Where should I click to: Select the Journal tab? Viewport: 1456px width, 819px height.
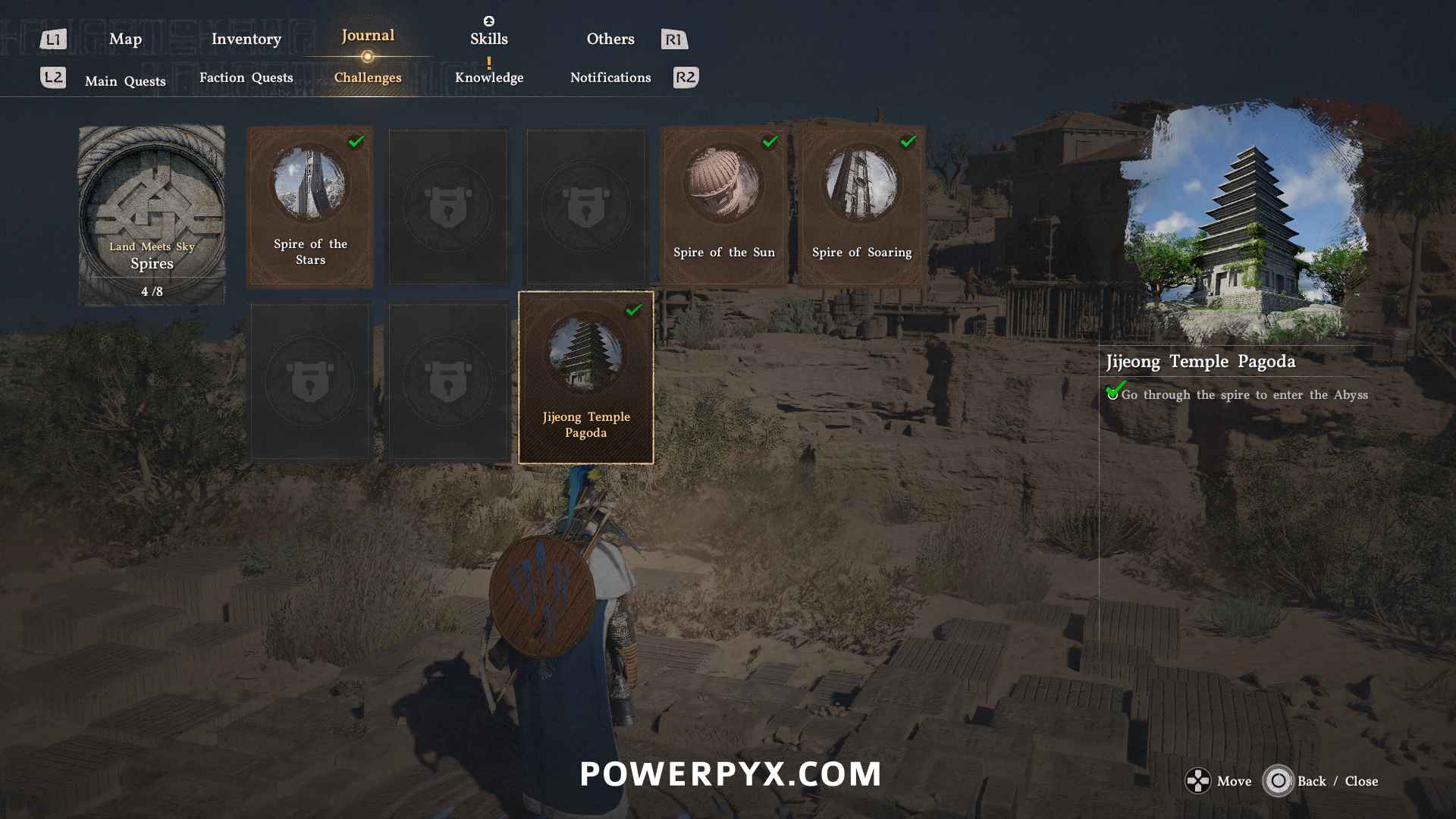368,36
